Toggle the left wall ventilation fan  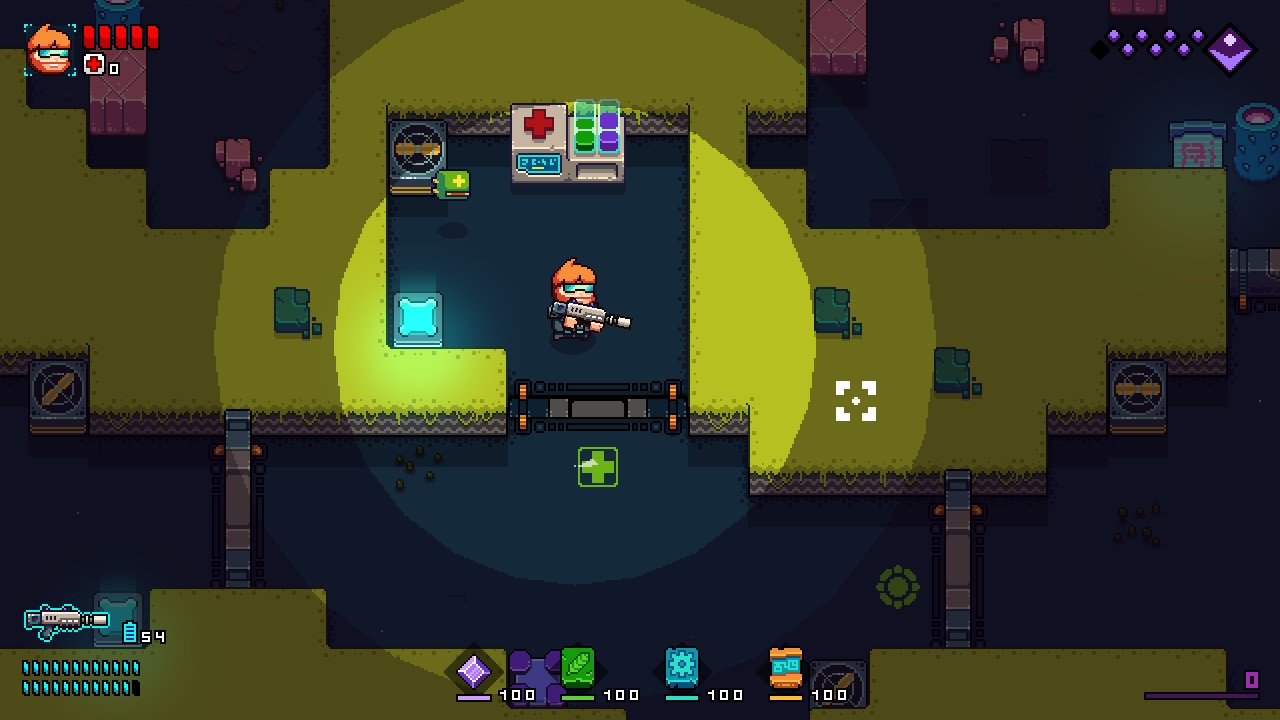(x=418, y=148)
